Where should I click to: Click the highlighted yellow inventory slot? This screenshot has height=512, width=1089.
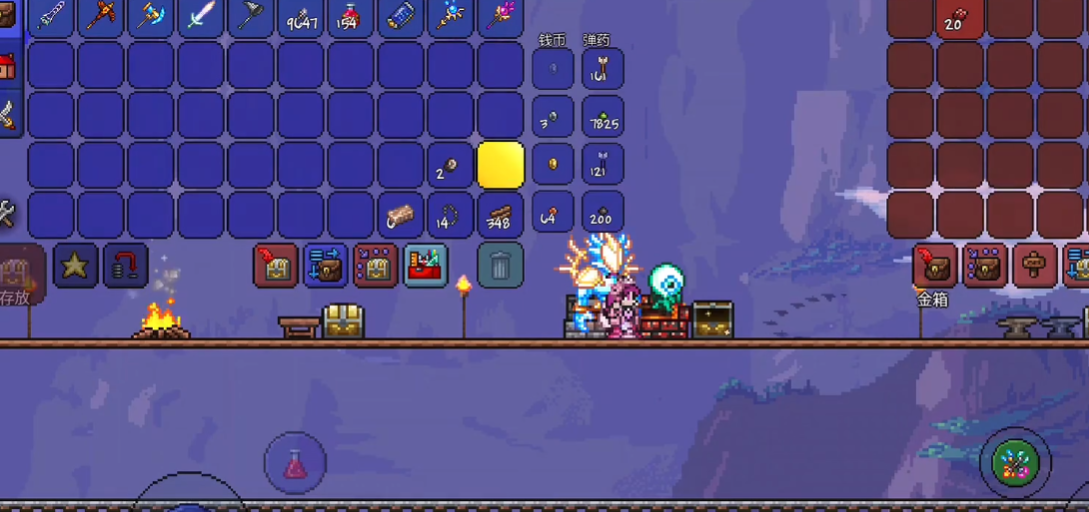coord(501,165)
